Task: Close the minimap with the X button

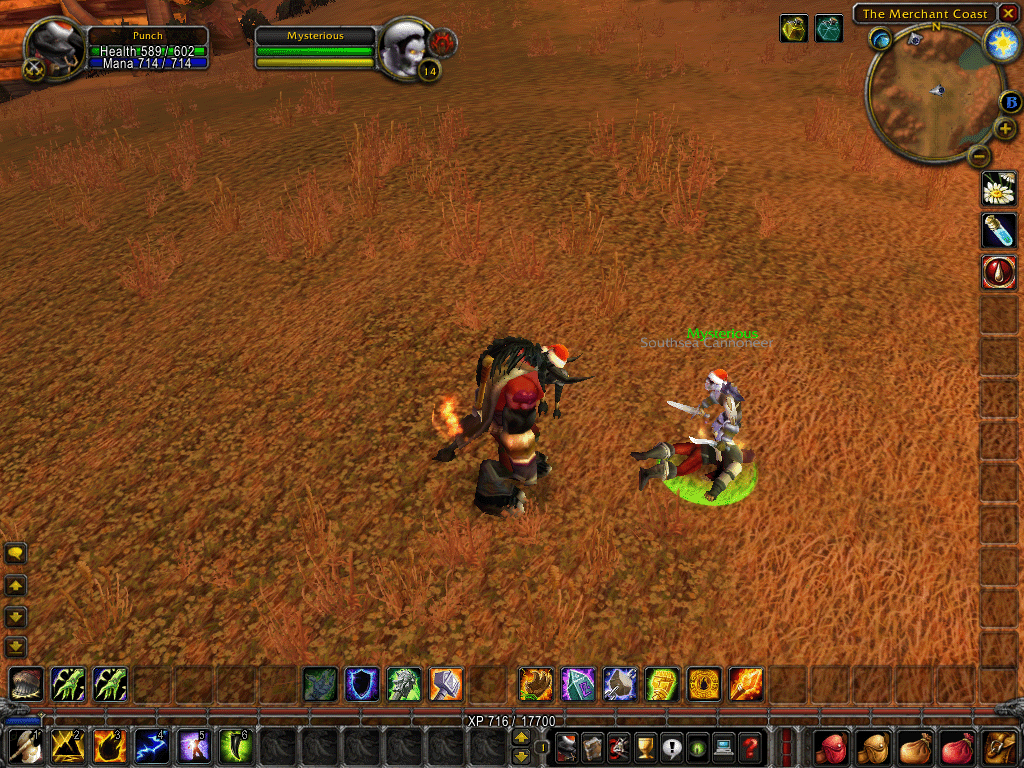Action: coord(1008,13)
